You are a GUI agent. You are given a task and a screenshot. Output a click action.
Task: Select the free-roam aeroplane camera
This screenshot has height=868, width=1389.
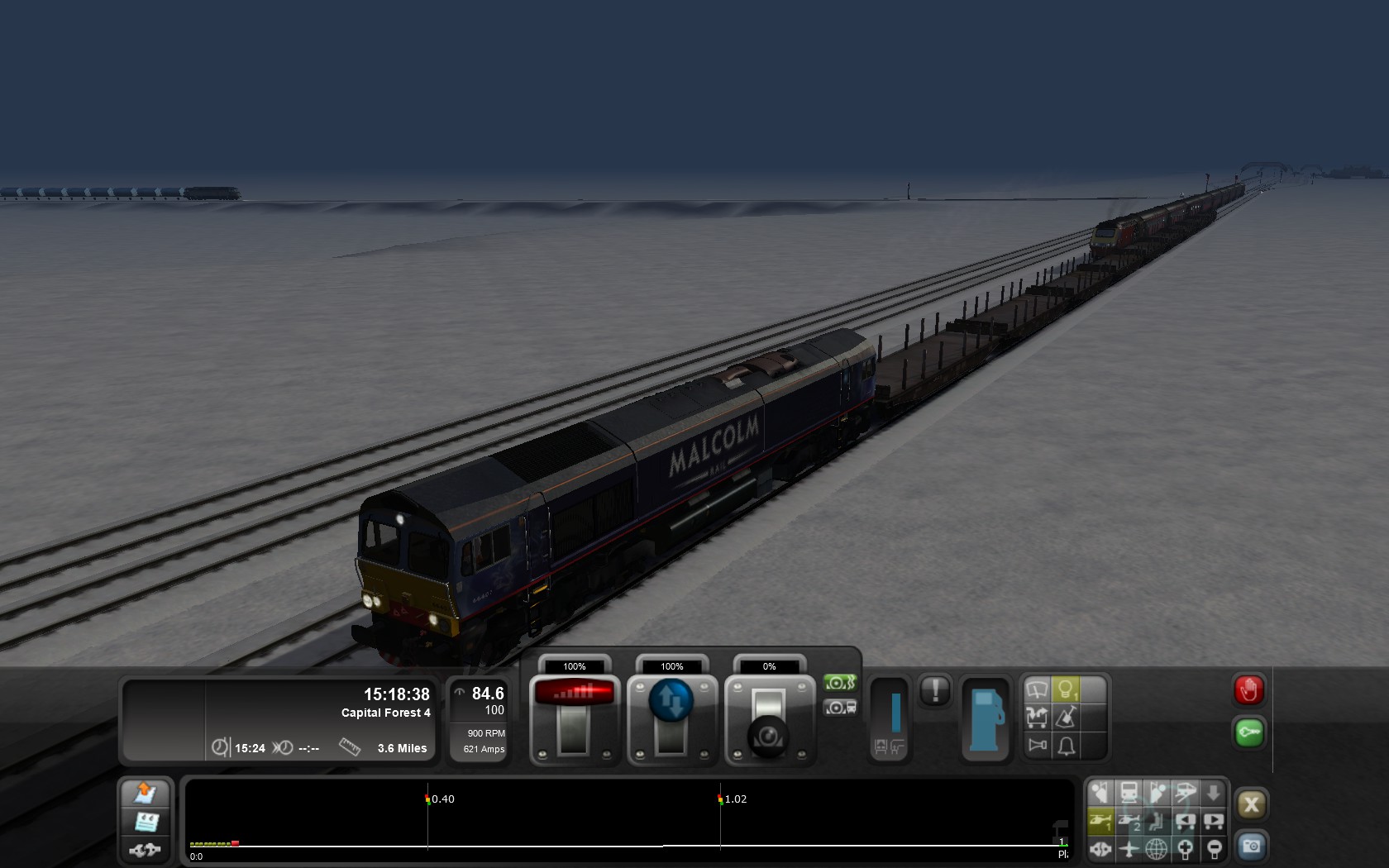click(x=1129, y=848)
